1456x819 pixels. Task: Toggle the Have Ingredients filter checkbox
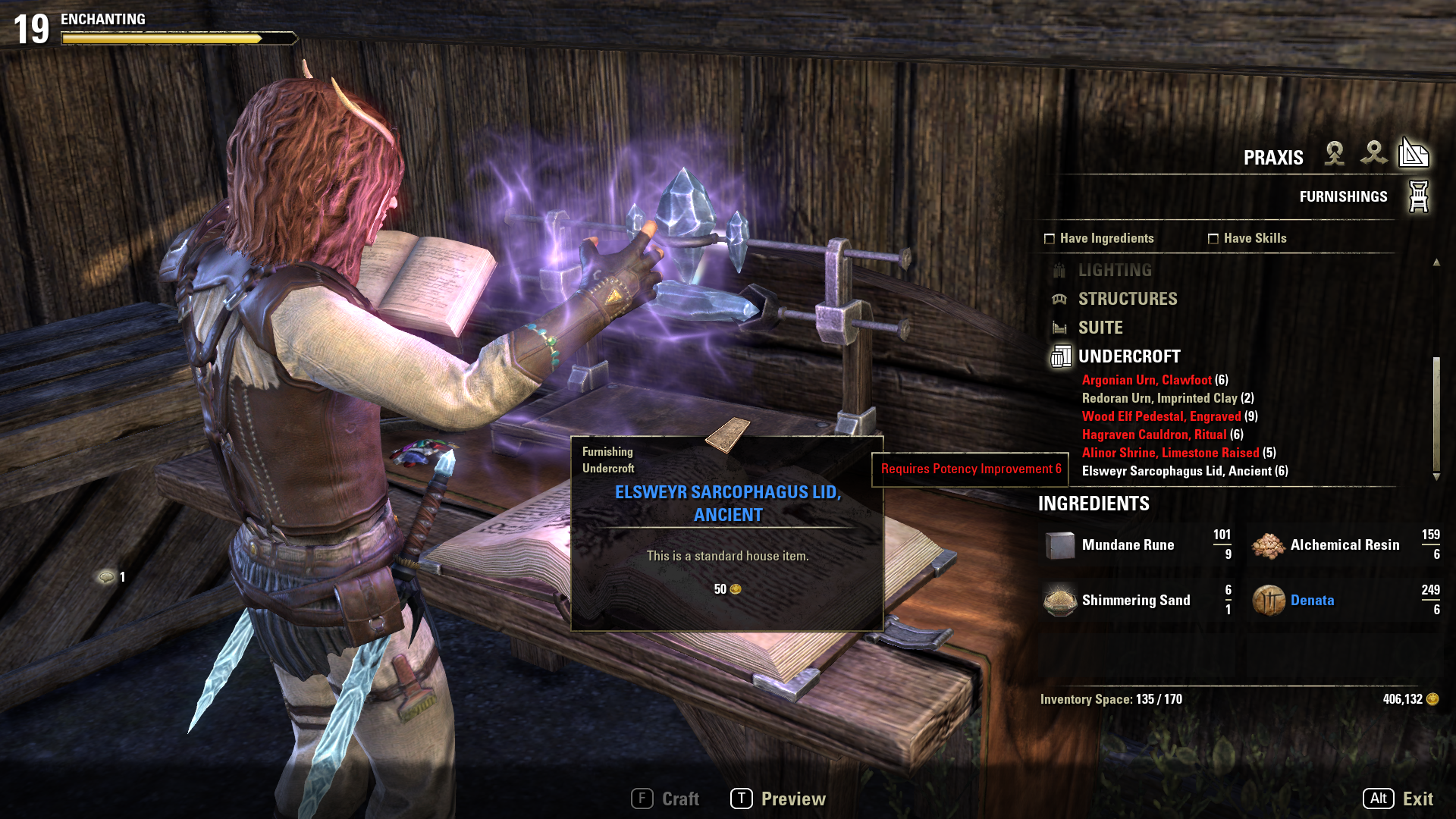[x=1050, y=239]
